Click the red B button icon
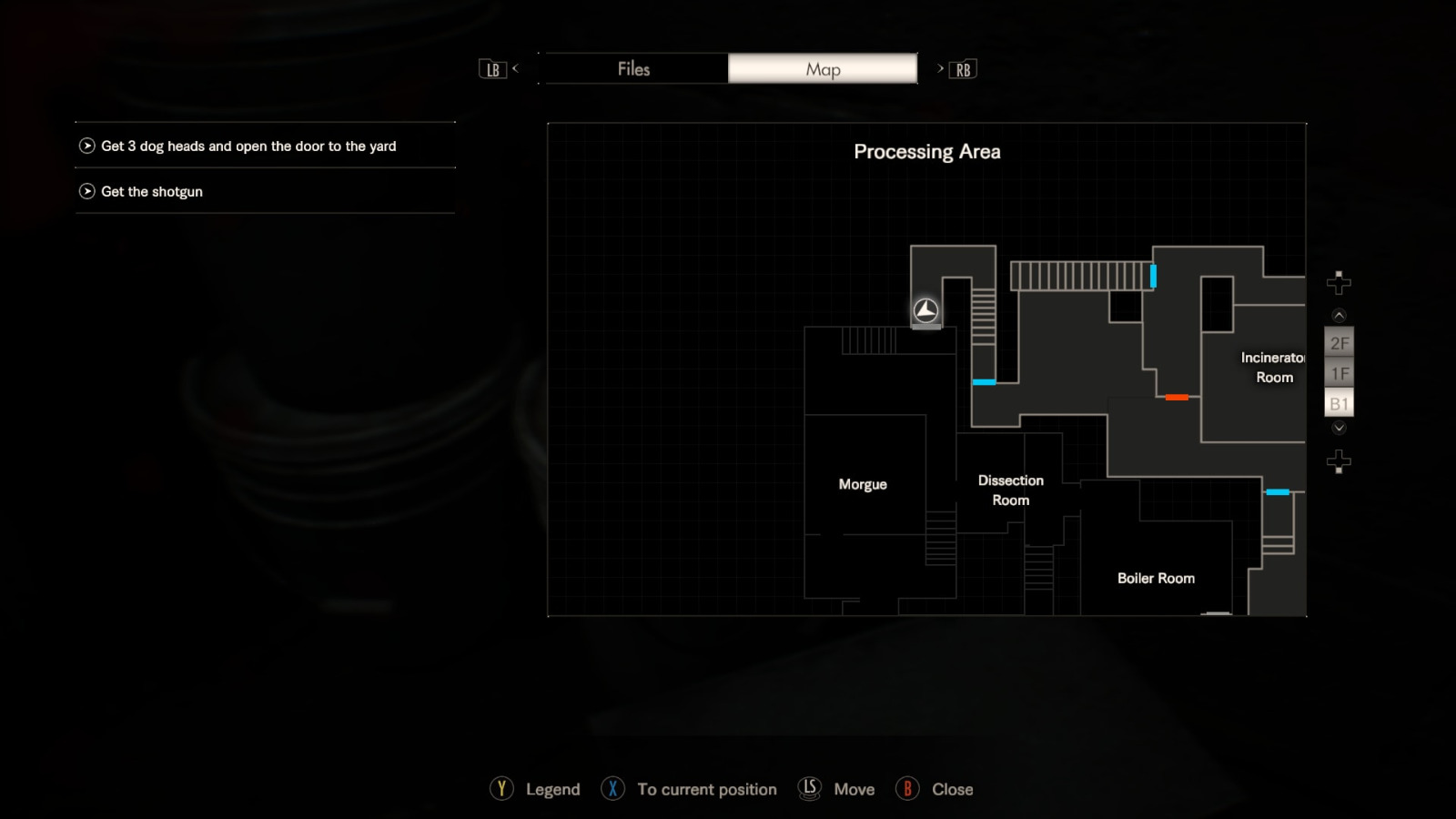Viewport: 1456px width, 819px height. point(907,789)
